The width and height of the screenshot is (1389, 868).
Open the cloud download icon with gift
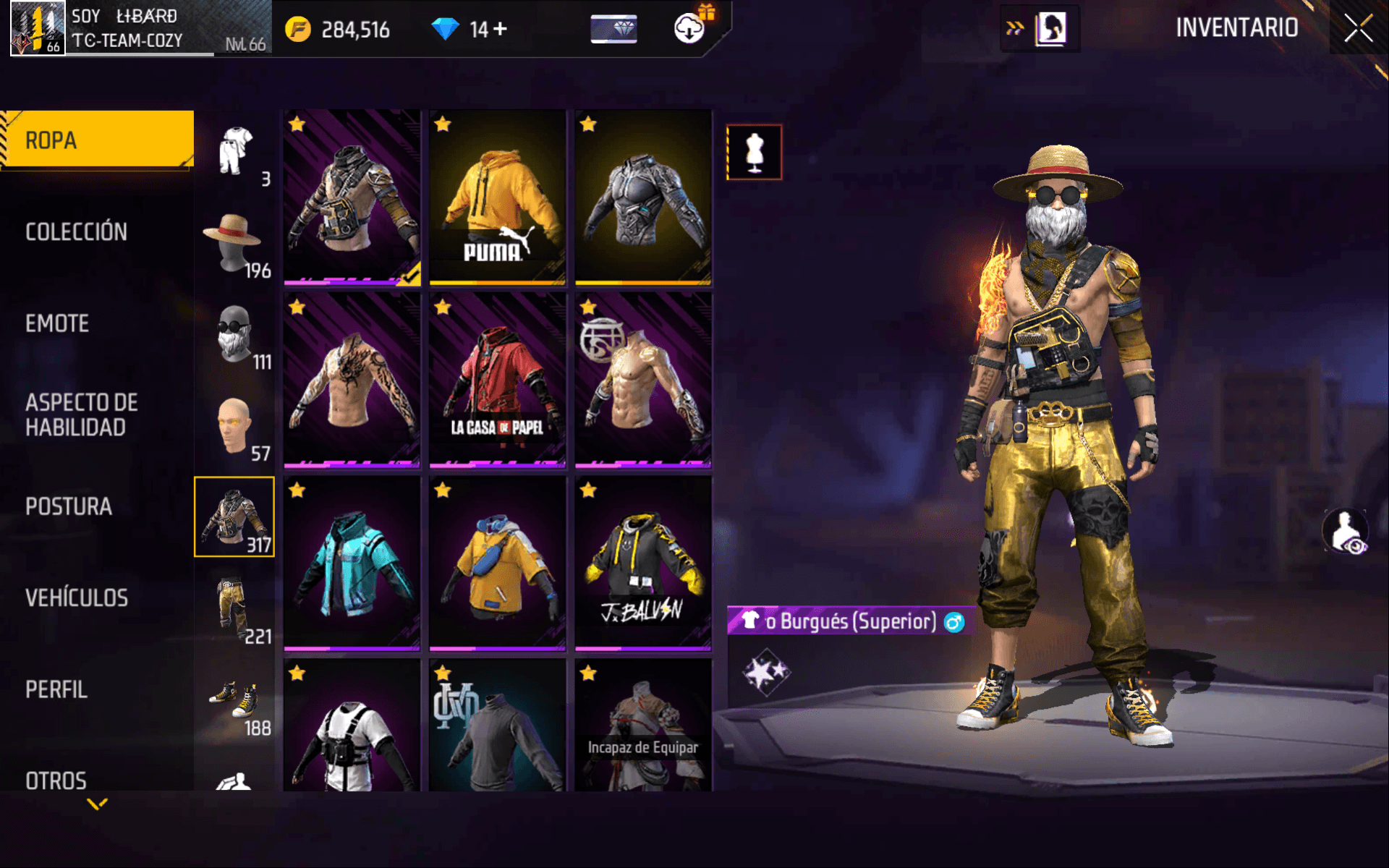(x=690, y=28)
